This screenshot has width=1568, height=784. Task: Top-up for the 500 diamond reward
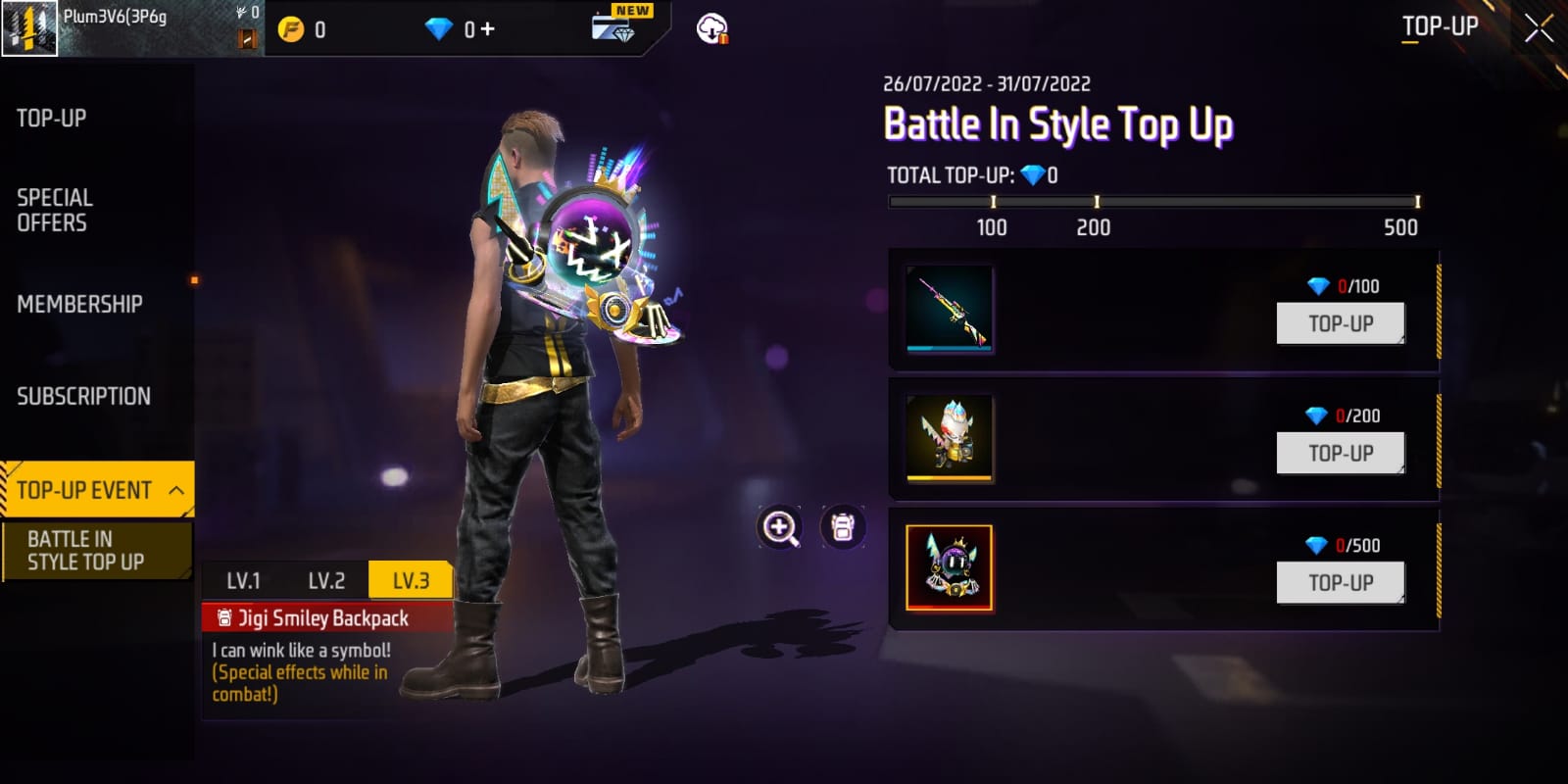coord(1340,582)
